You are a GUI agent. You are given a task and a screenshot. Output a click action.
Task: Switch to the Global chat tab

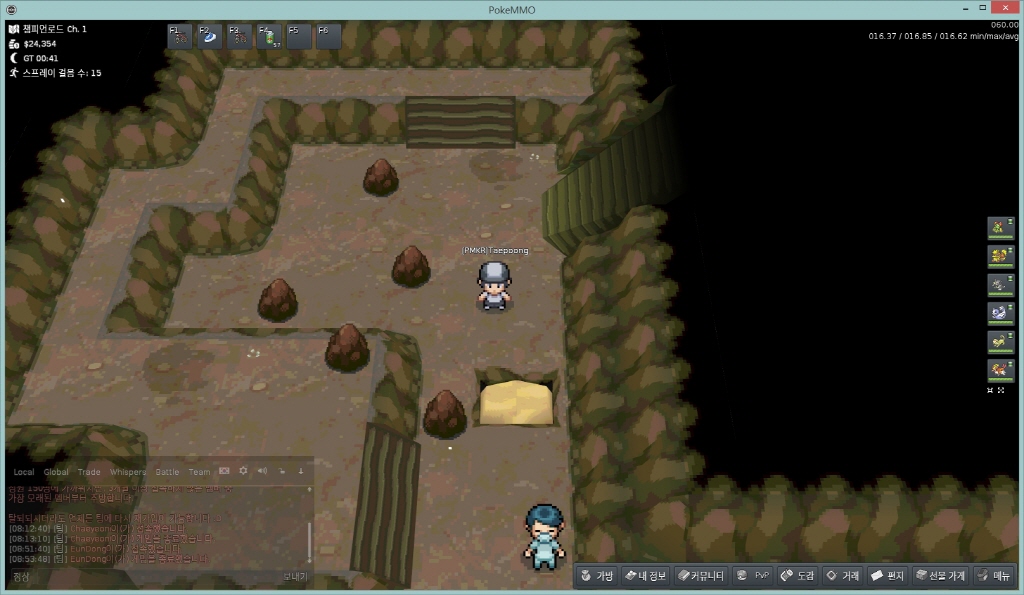[56, 472]
